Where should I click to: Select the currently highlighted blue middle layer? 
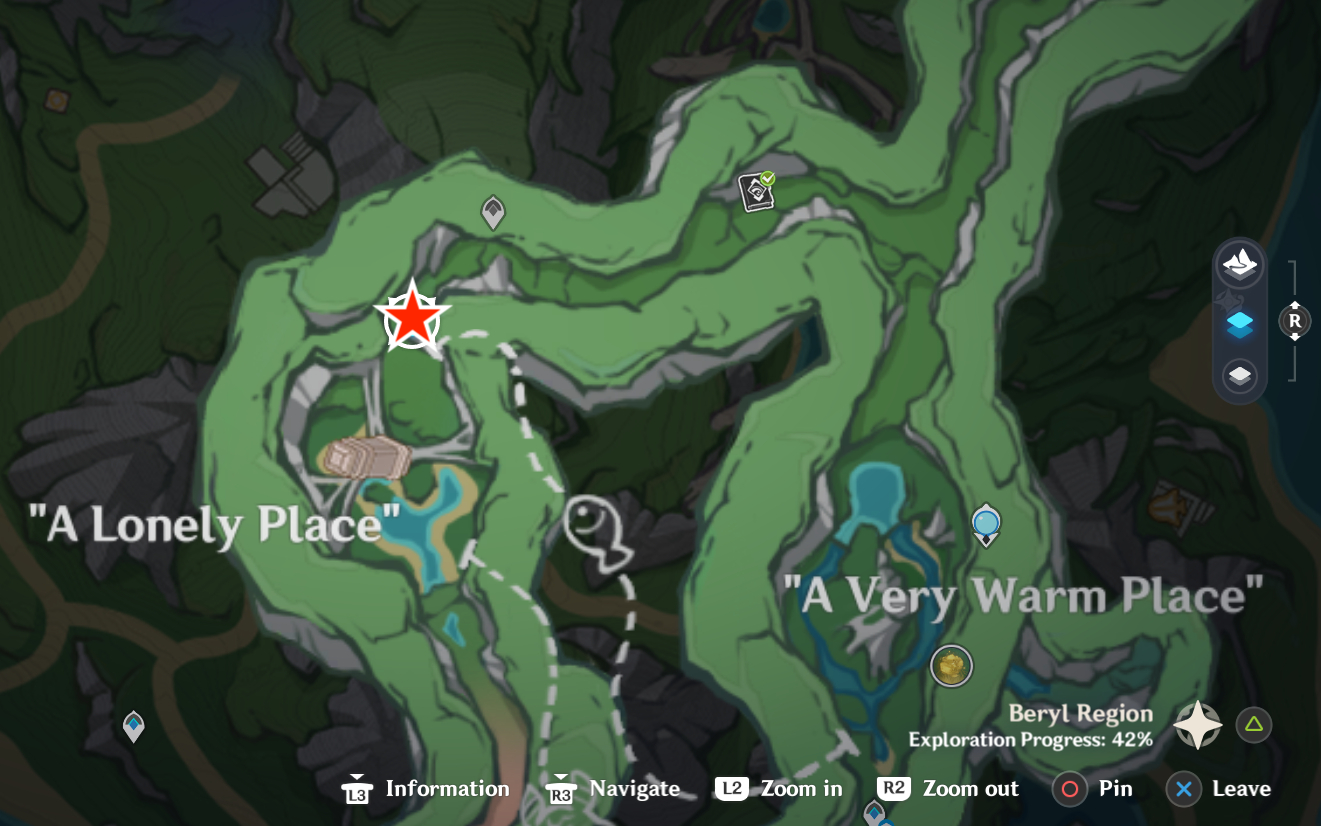point(1240,323)
